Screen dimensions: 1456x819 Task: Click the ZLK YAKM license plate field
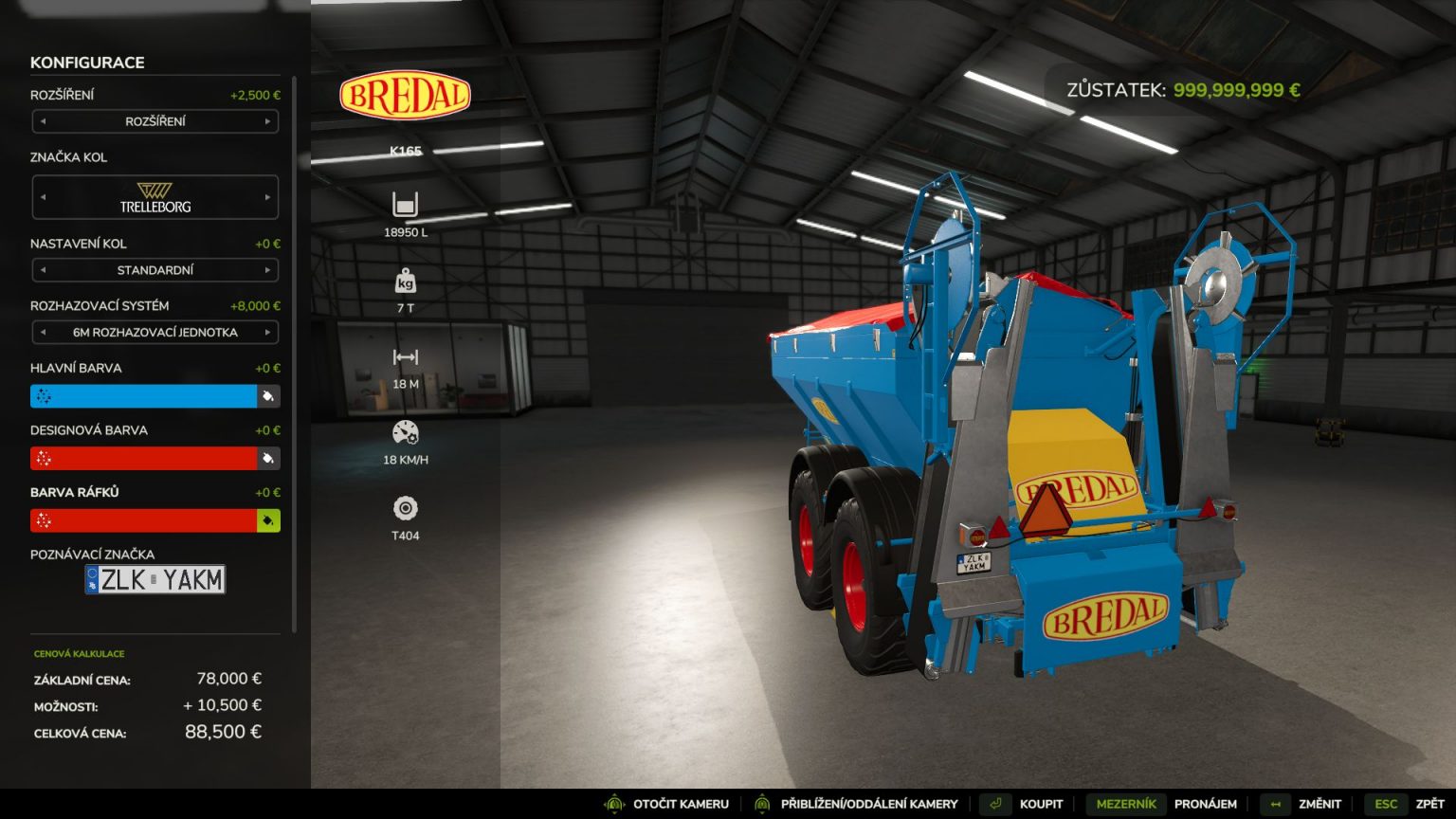tap(155, 578)
